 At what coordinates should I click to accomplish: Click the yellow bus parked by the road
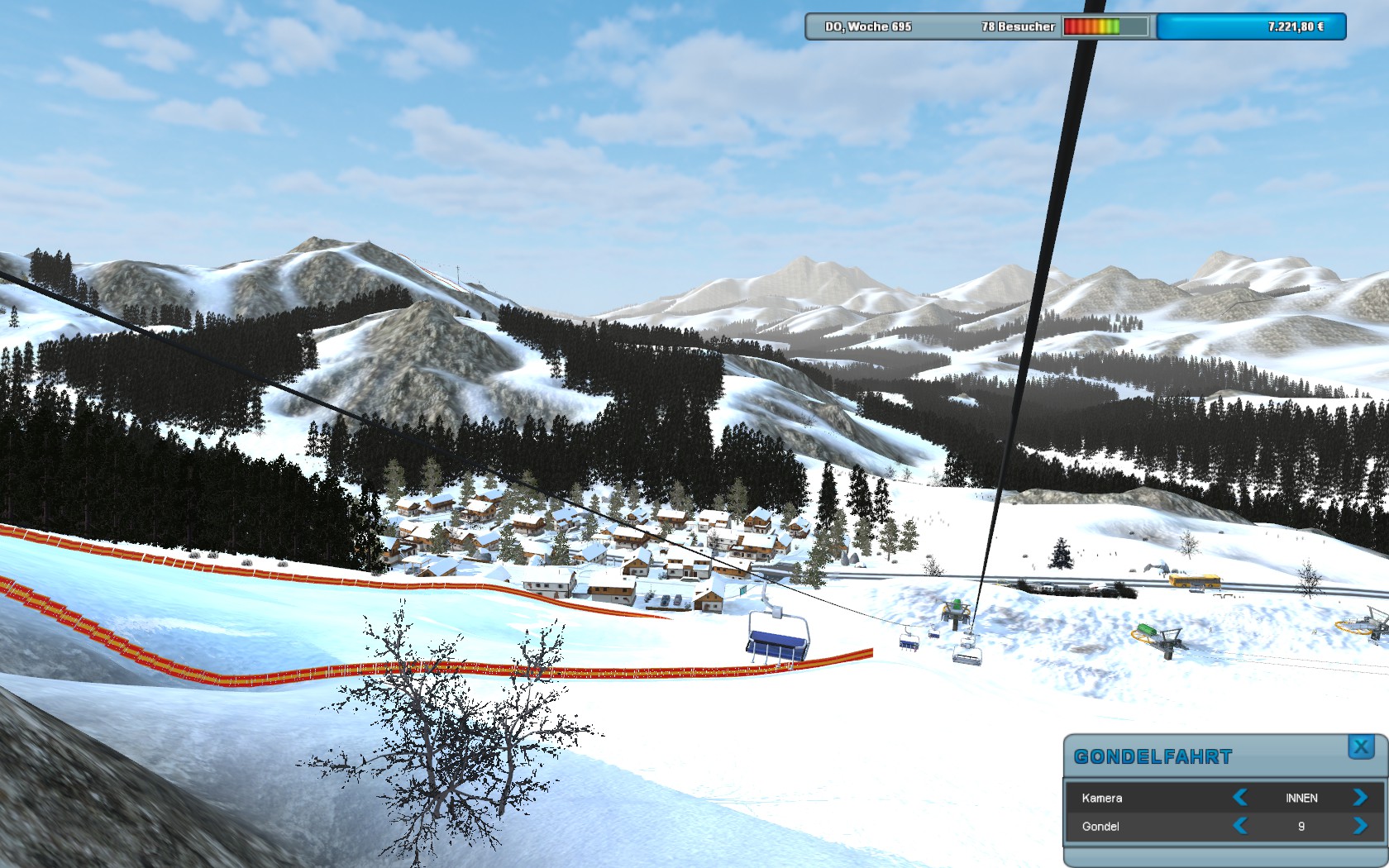click(1194, 580)
